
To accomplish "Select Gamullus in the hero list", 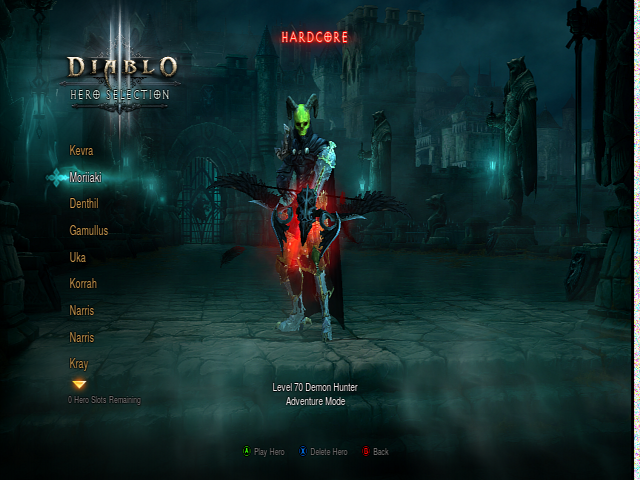I will (x=89, y=230).
